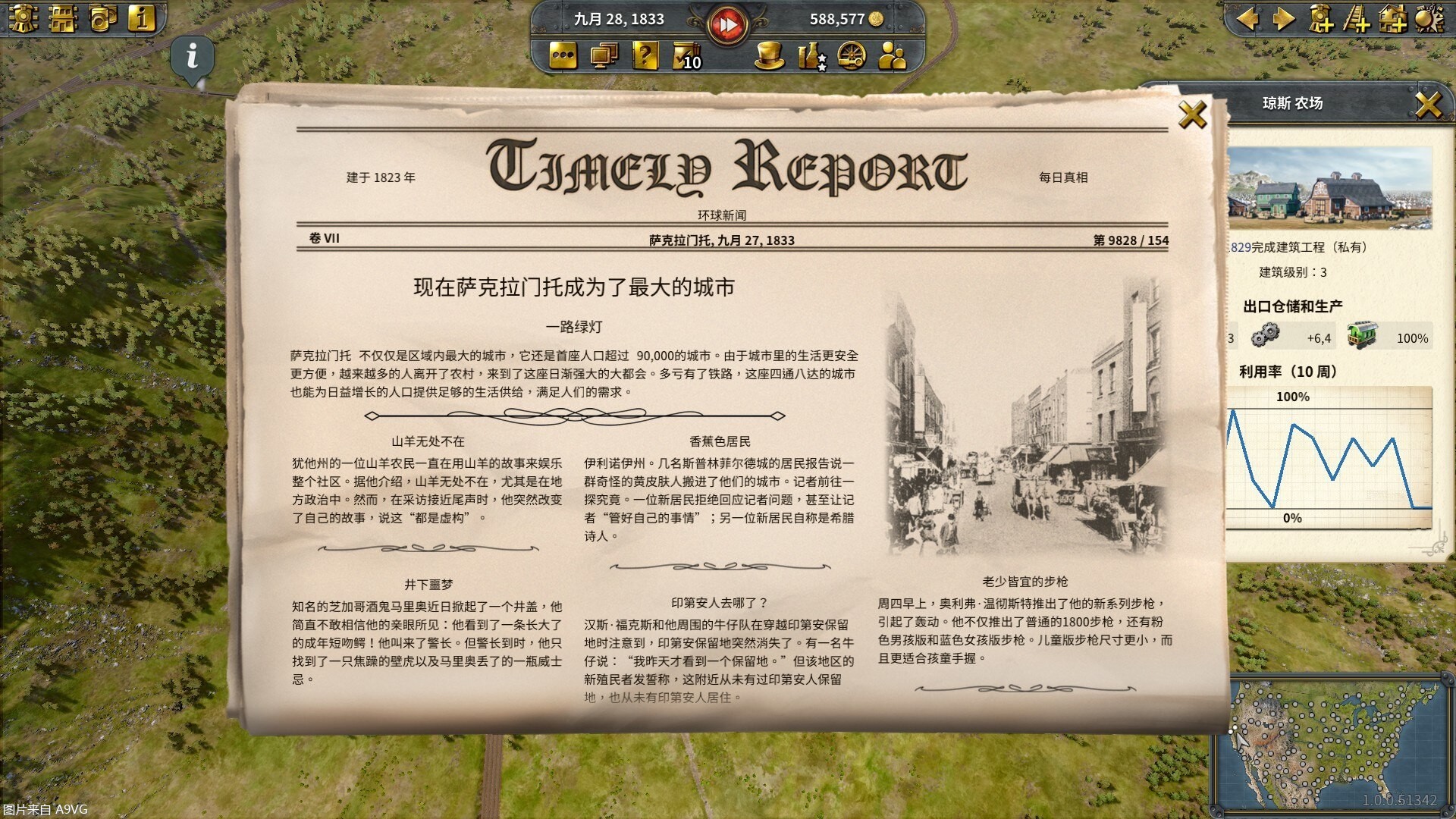Open the locomotive list icon
1456x819 pixels.
click(x=24, y=19)
